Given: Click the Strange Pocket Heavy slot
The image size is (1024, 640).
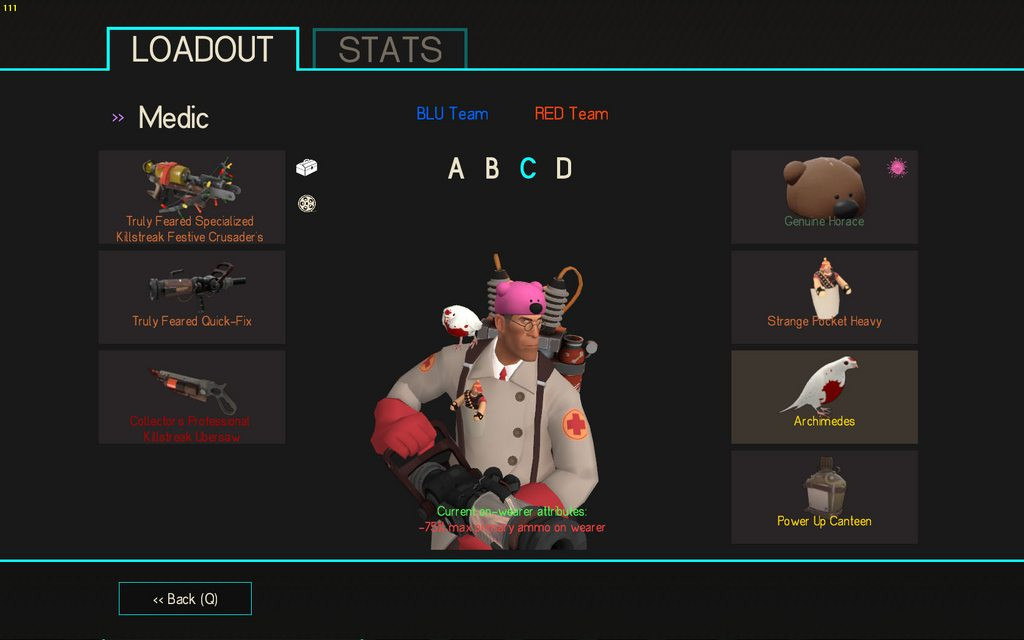Looking at the screenshot, I should pyautogui.click(x=824, y=297).
